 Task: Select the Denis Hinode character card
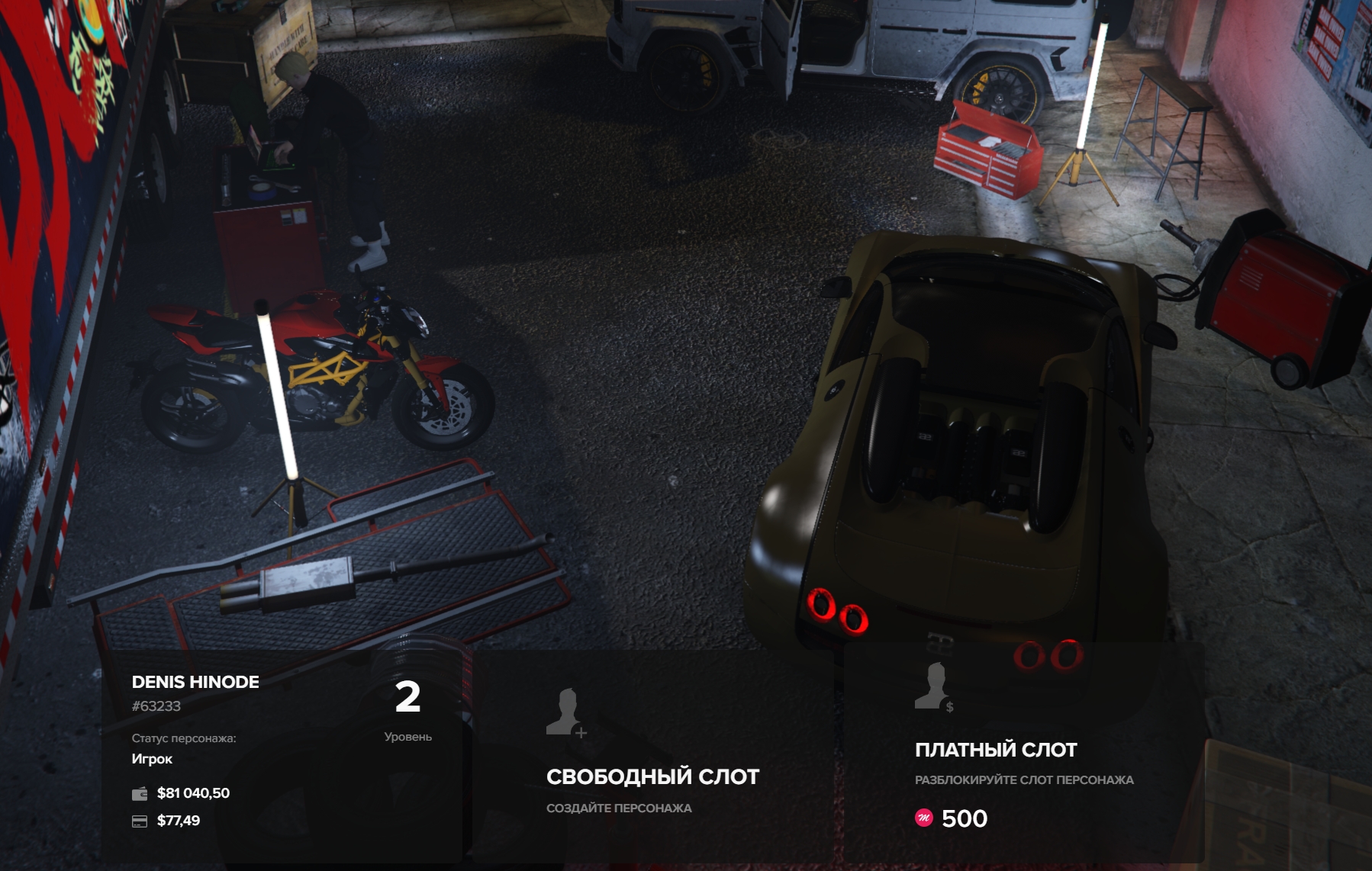click(x=282, y=755)
